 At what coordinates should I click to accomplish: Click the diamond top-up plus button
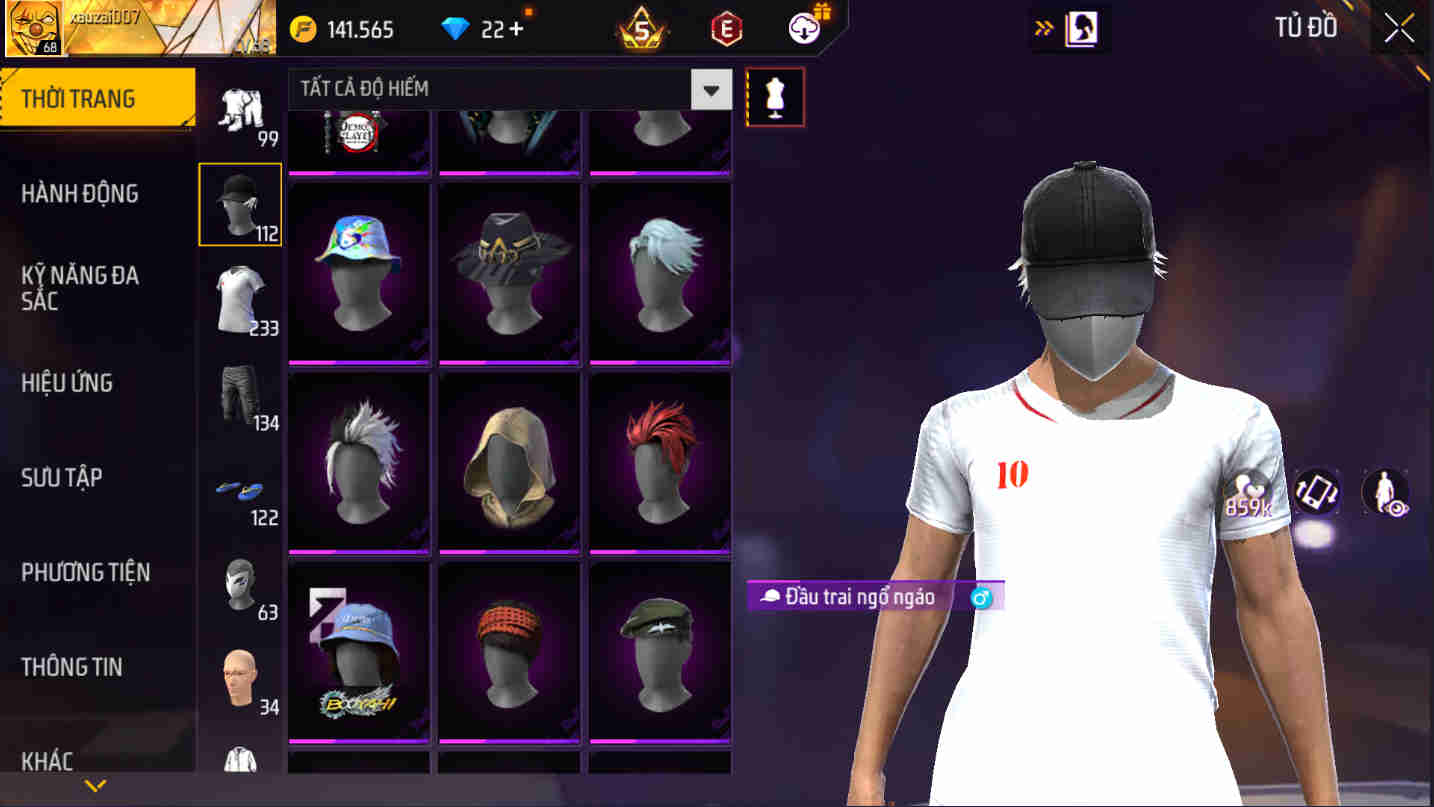517,27
